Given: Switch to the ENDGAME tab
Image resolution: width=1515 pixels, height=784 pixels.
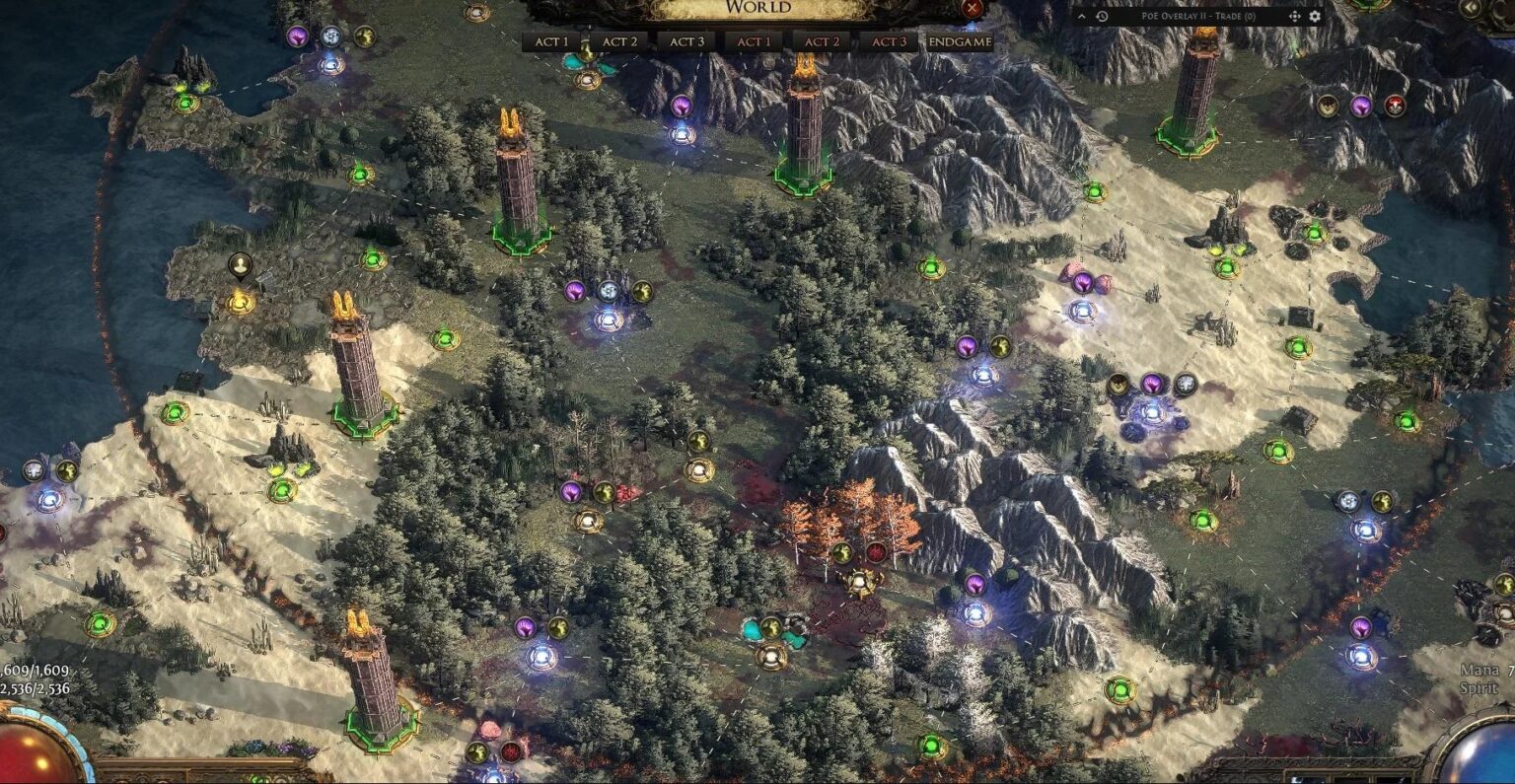Looking at the screenshot, I should (x=954, y=41).
